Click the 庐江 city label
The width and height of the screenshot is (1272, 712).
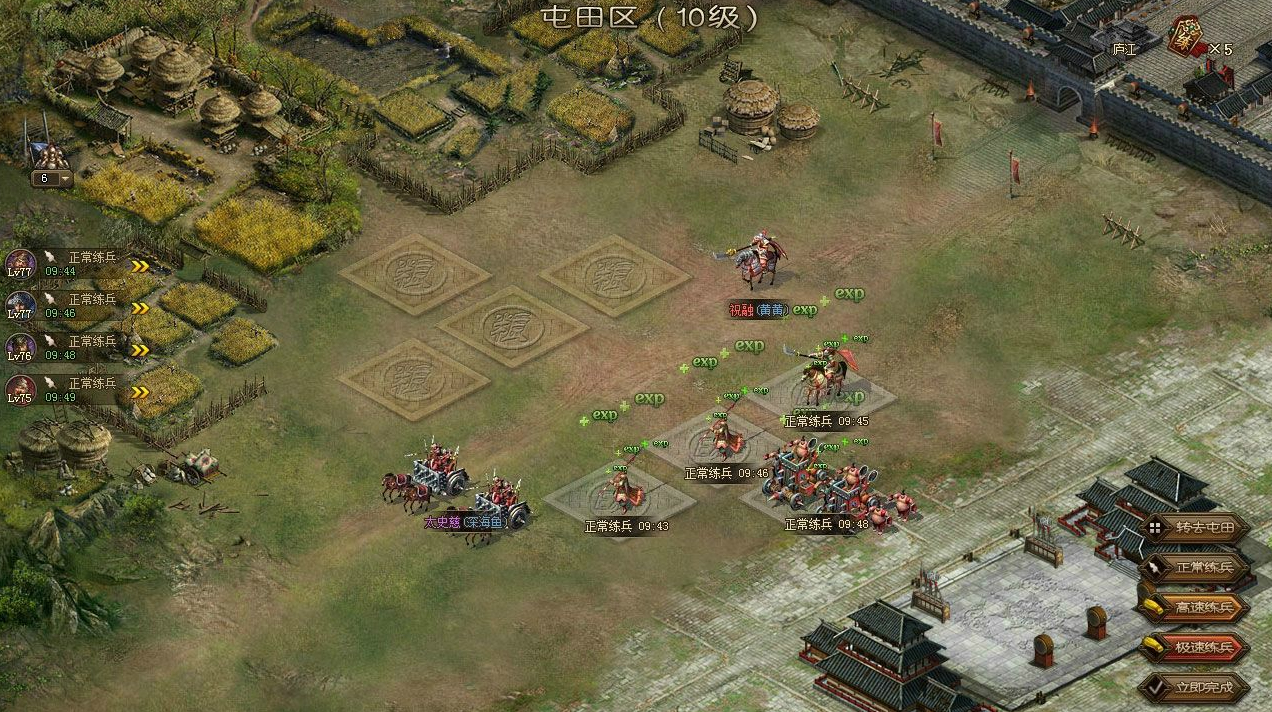1124,47
